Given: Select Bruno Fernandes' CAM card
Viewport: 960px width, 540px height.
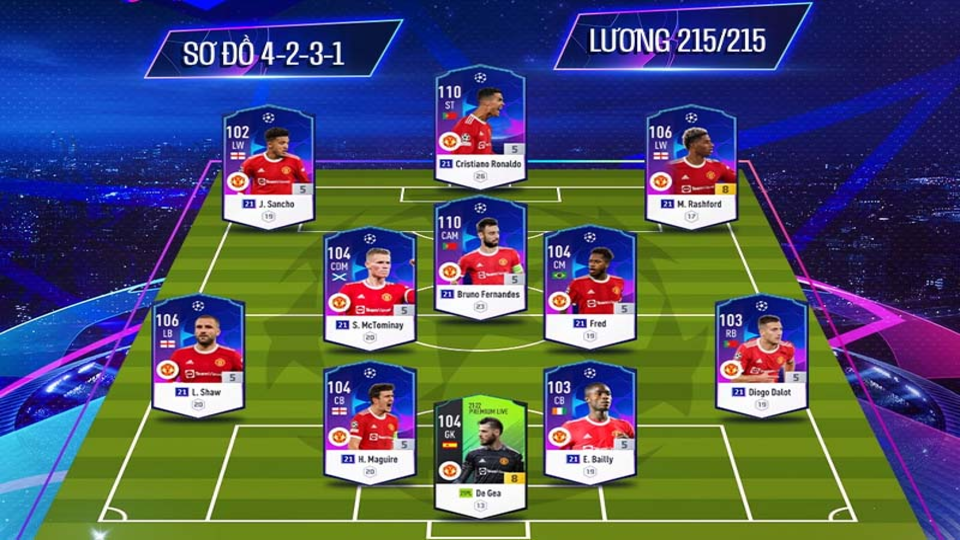Looking at the screenshot, I should click(x=480, y=257).
